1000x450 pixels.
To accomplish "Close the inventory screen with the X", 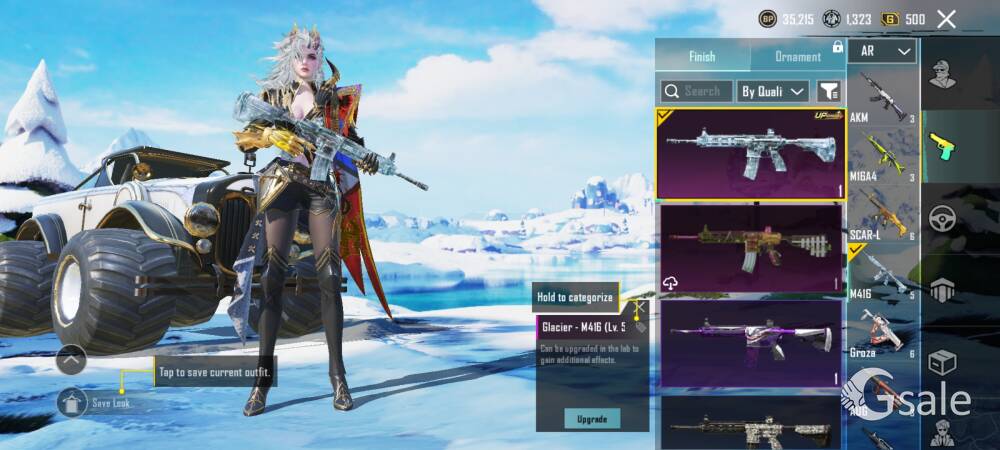I will (x=946, y=18).
